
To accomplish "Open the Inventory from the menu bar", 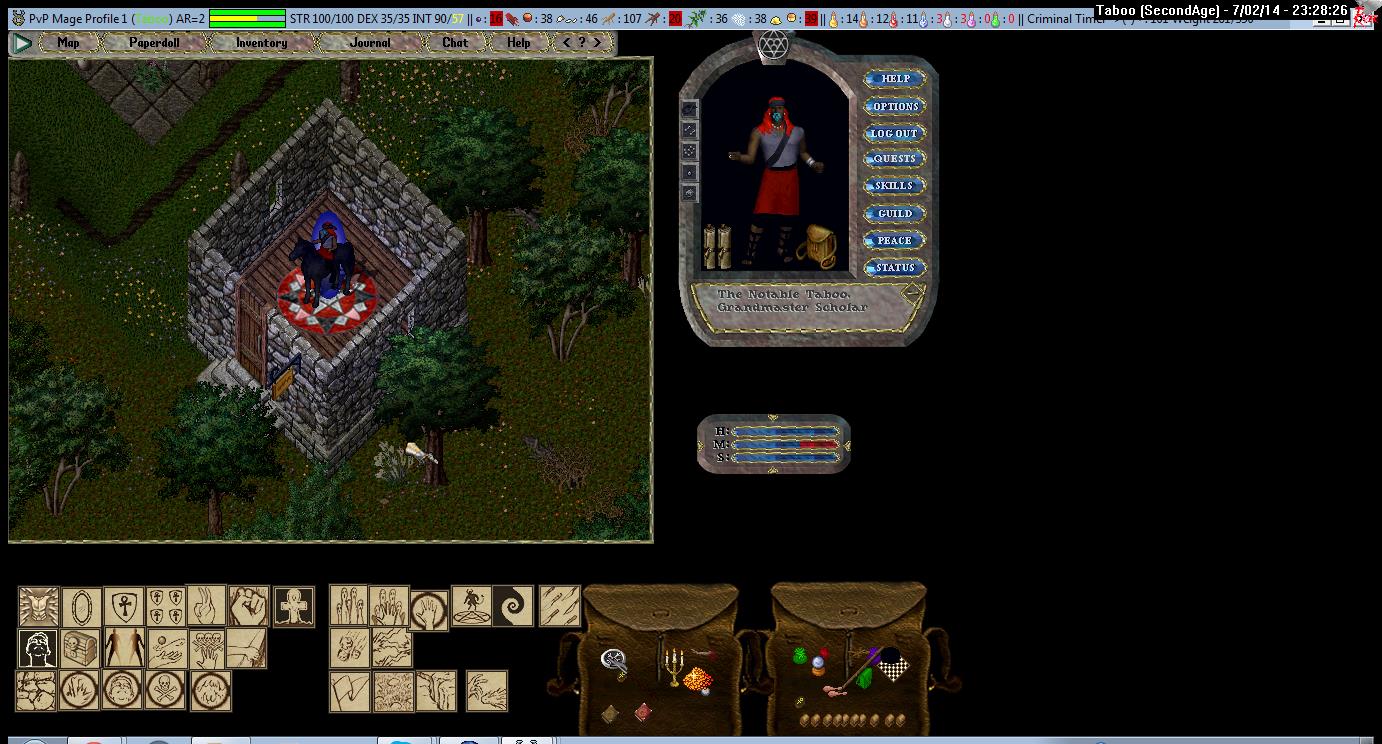I will [261, 43].
